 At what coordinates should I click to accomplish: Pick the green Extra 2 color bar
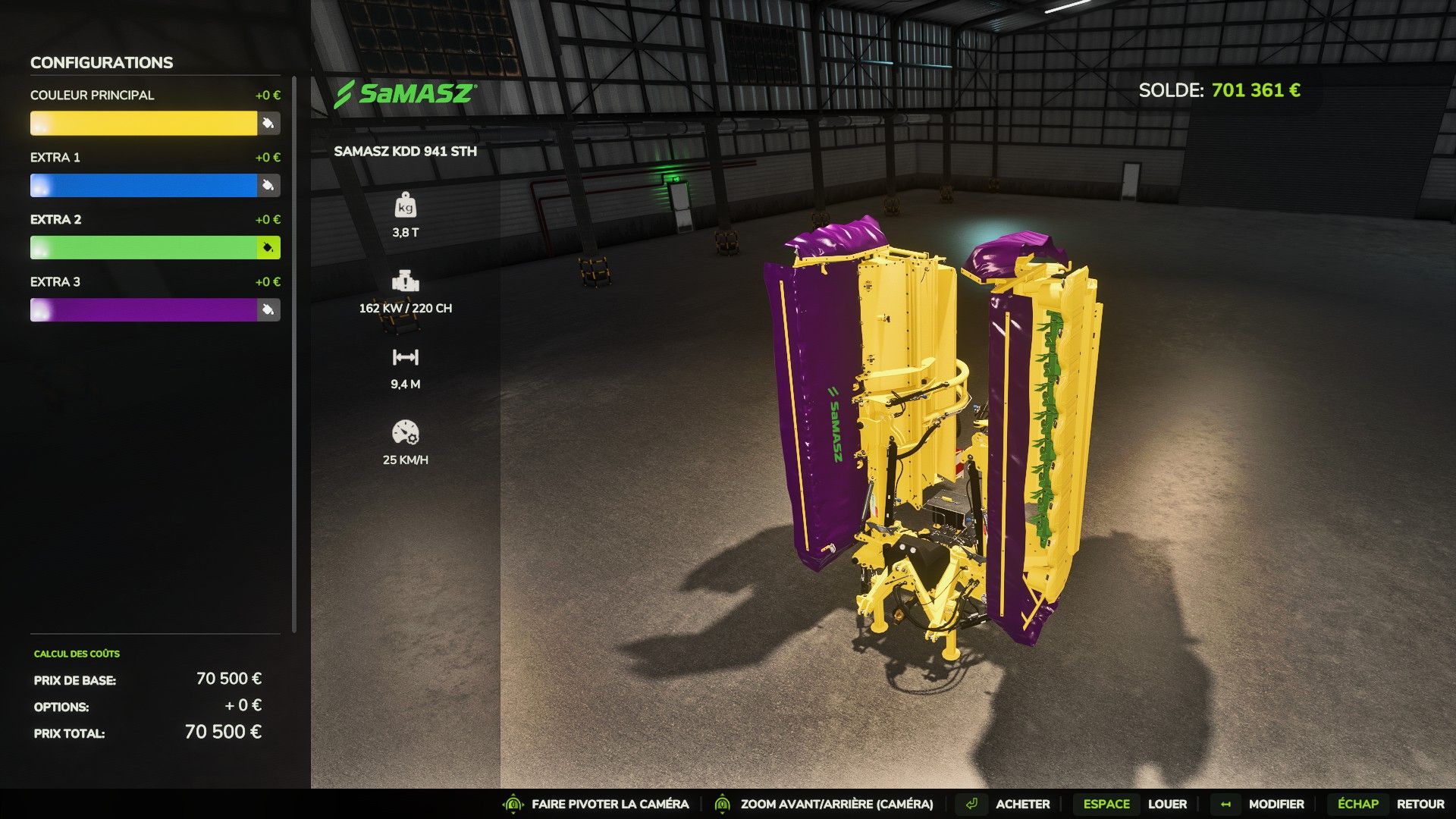pos(143,248)
